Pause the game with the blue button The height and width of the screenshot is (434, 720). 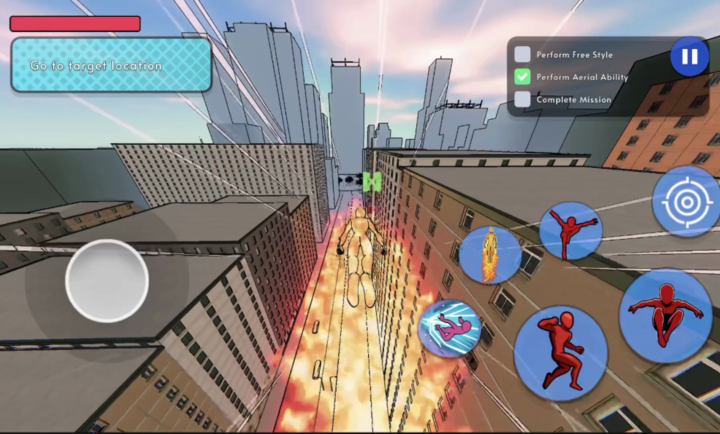(x=689, y=57)
